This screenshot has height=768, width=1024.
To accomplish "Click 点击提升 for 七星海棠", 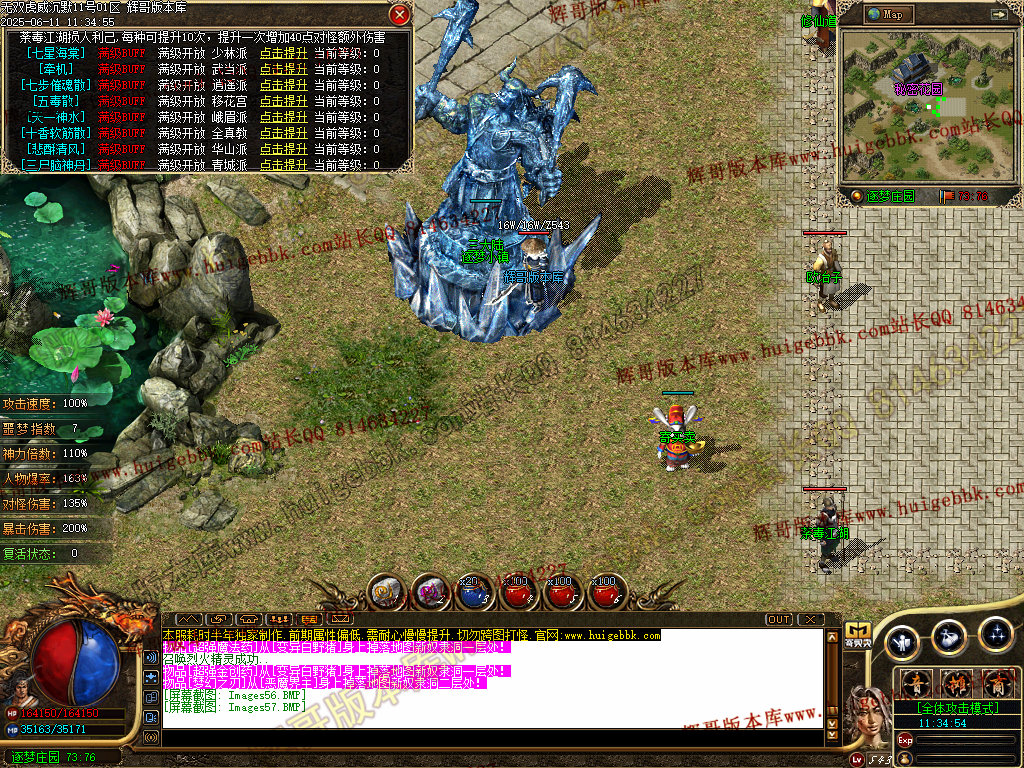I will (x=283, y=53).
